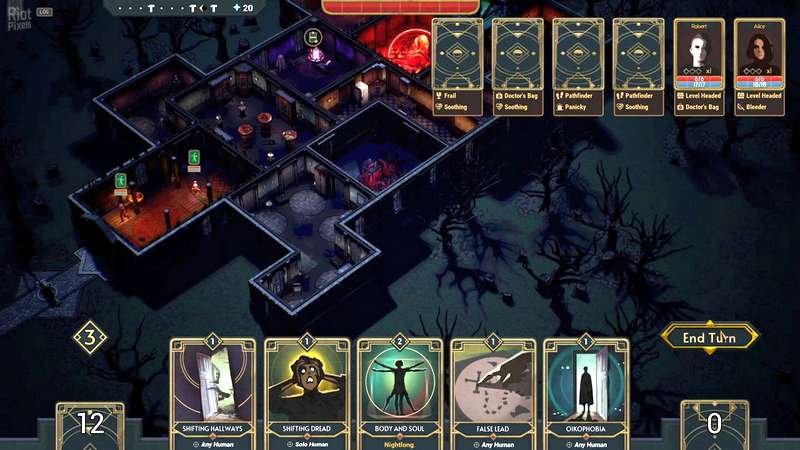Select the hidden Pathfinder card marked Soothing

pos(639,66)
